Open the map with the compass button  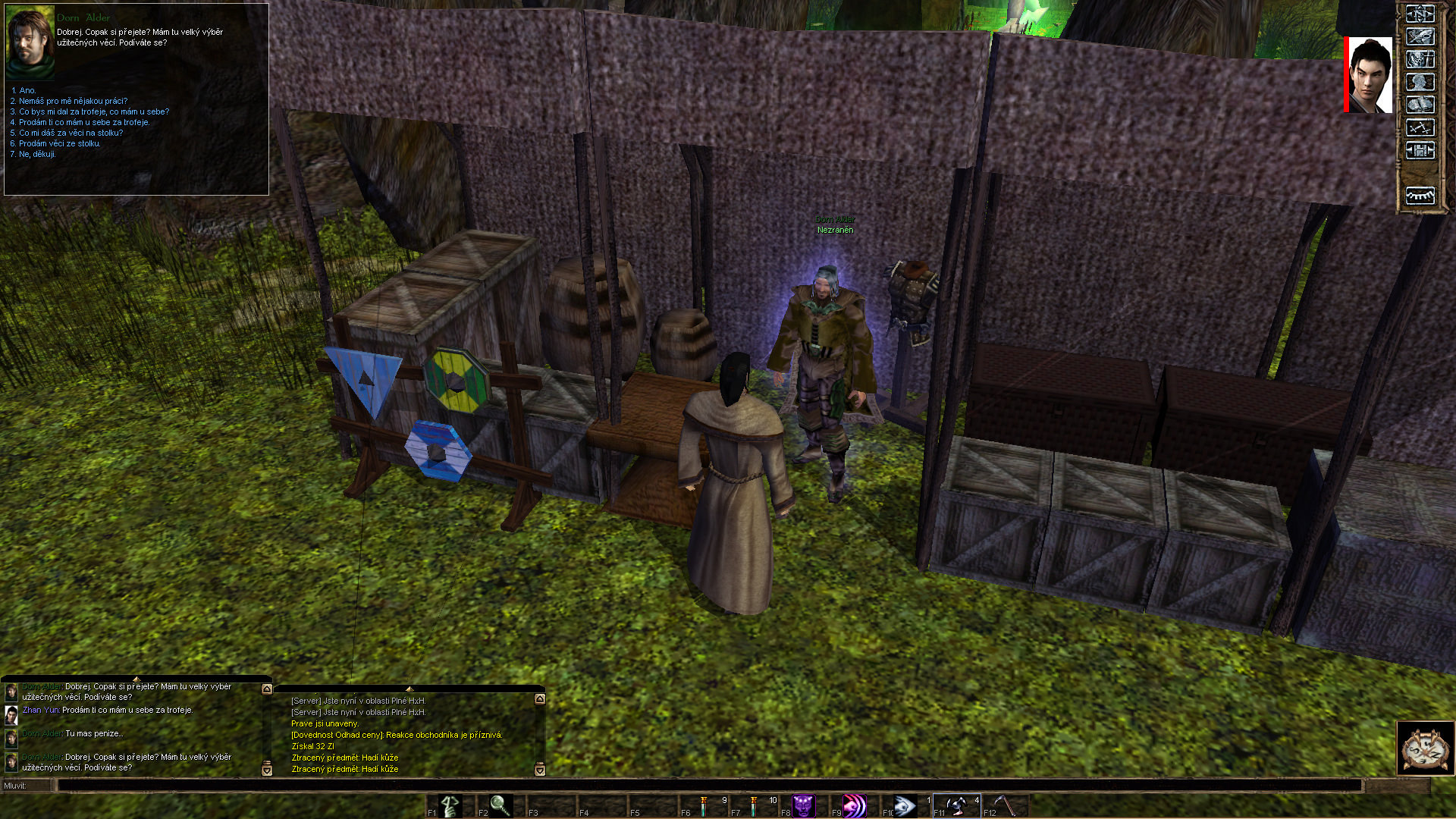[x=1420, y=14]
